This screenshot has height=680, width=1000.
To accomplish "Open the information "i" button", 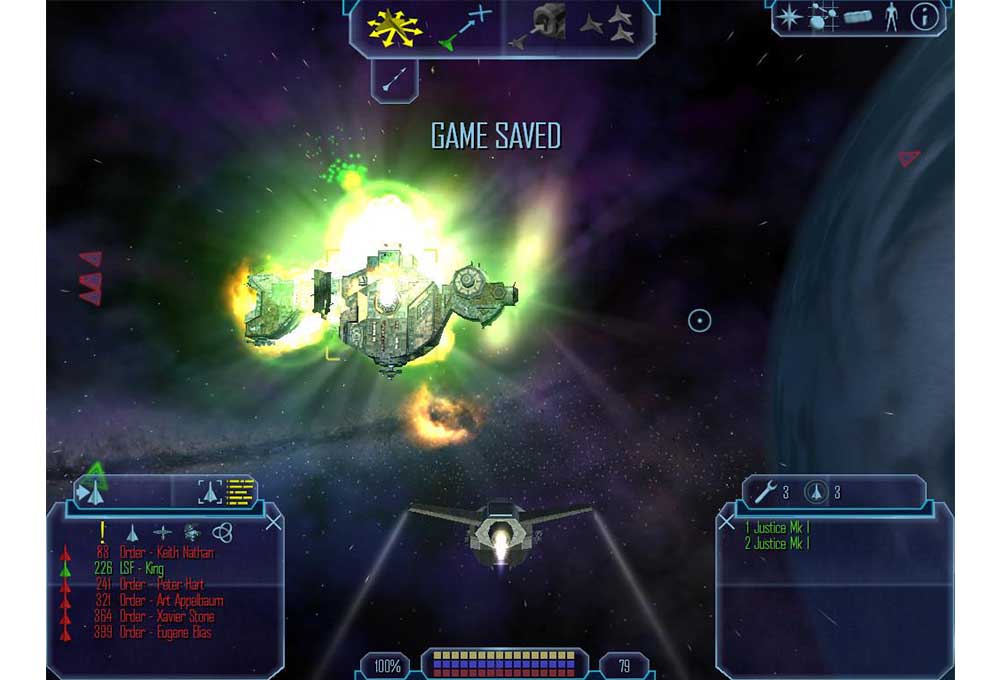I will pos(924,18).
